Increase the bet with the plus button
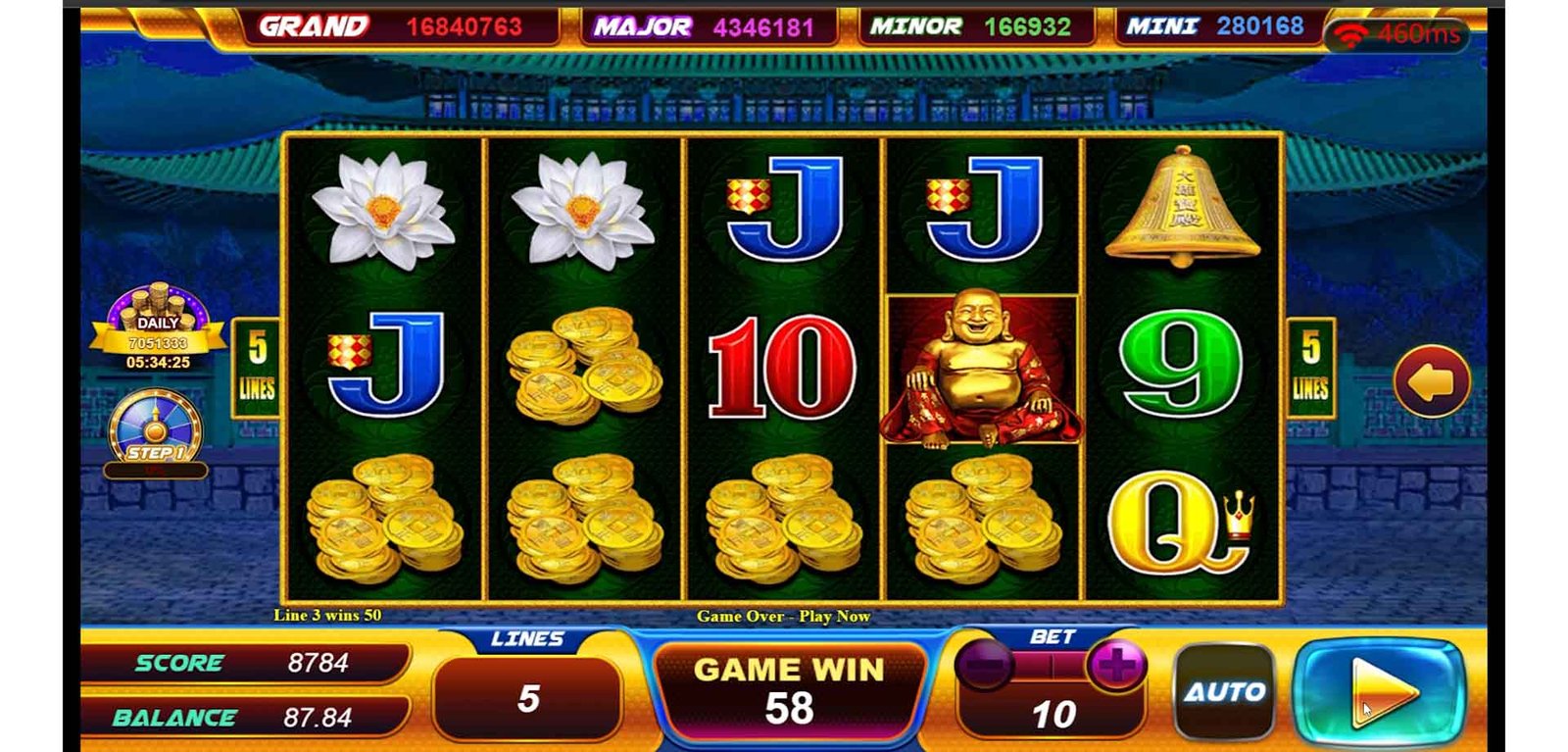 (x=1115, y=666)
